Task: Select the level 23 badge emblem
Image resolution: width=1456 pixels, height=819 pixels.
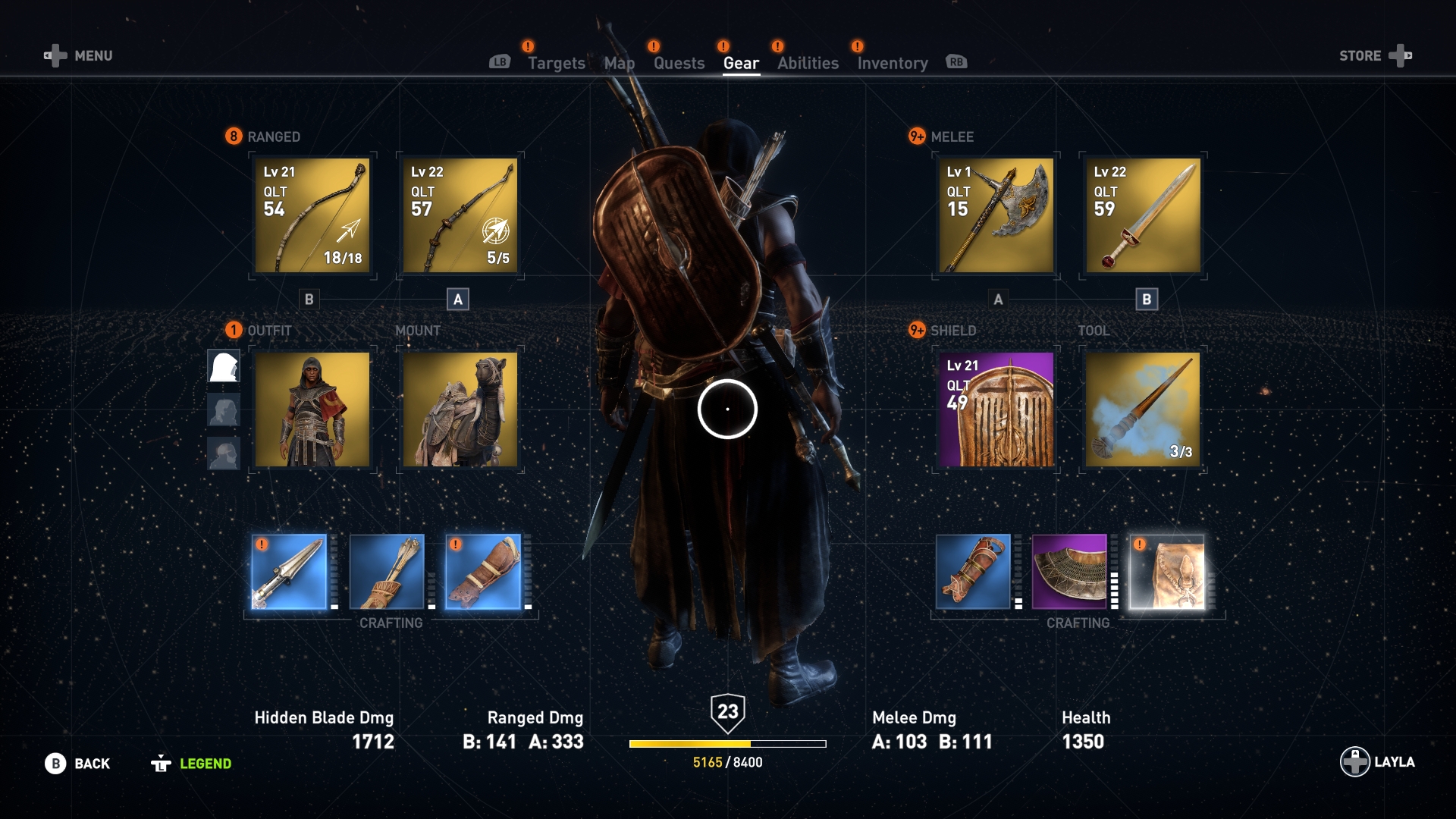Action: pyautogui.click(x=727, y=713)
